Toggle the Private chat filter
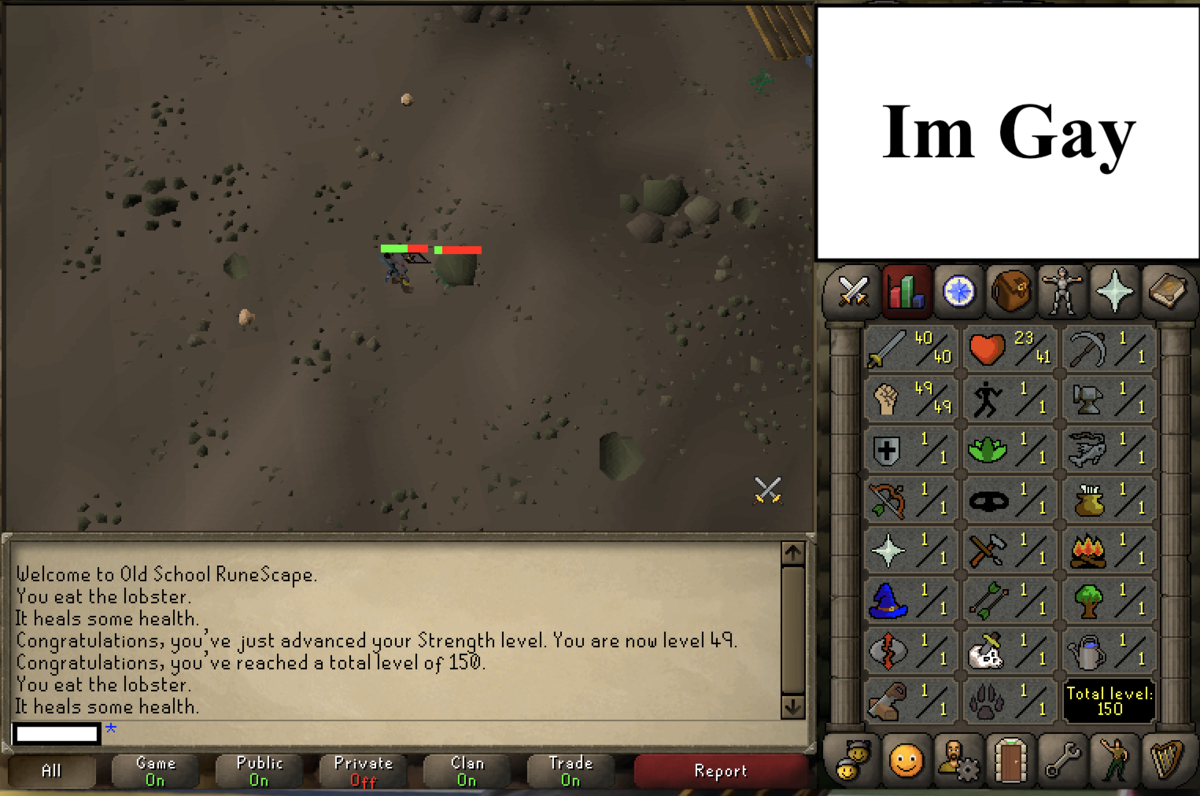The image size is (1200, 796). (x=363, y=771)
